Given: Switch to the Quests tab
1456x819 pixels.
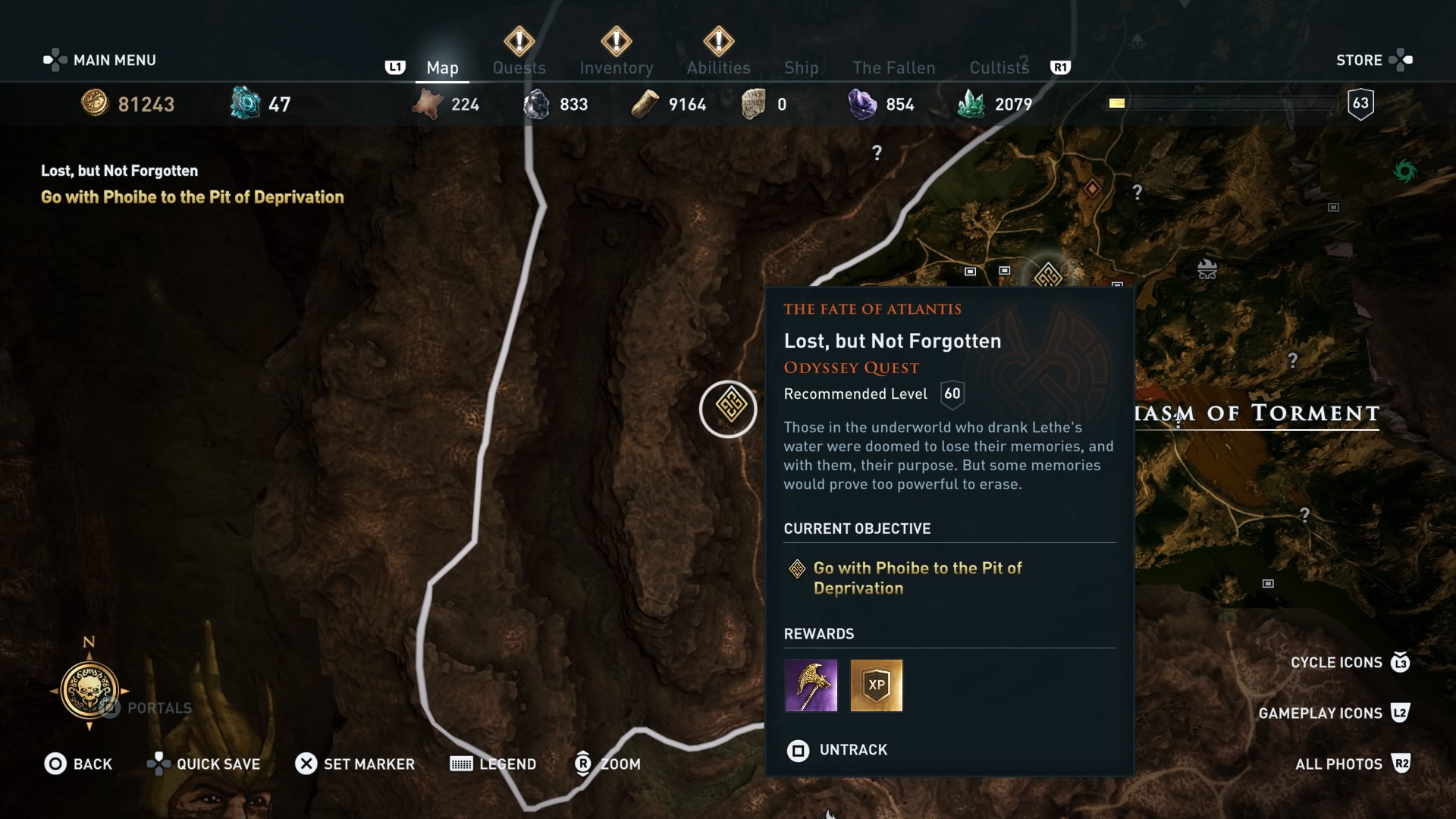Looking at the screenshot, I should 519,67.
